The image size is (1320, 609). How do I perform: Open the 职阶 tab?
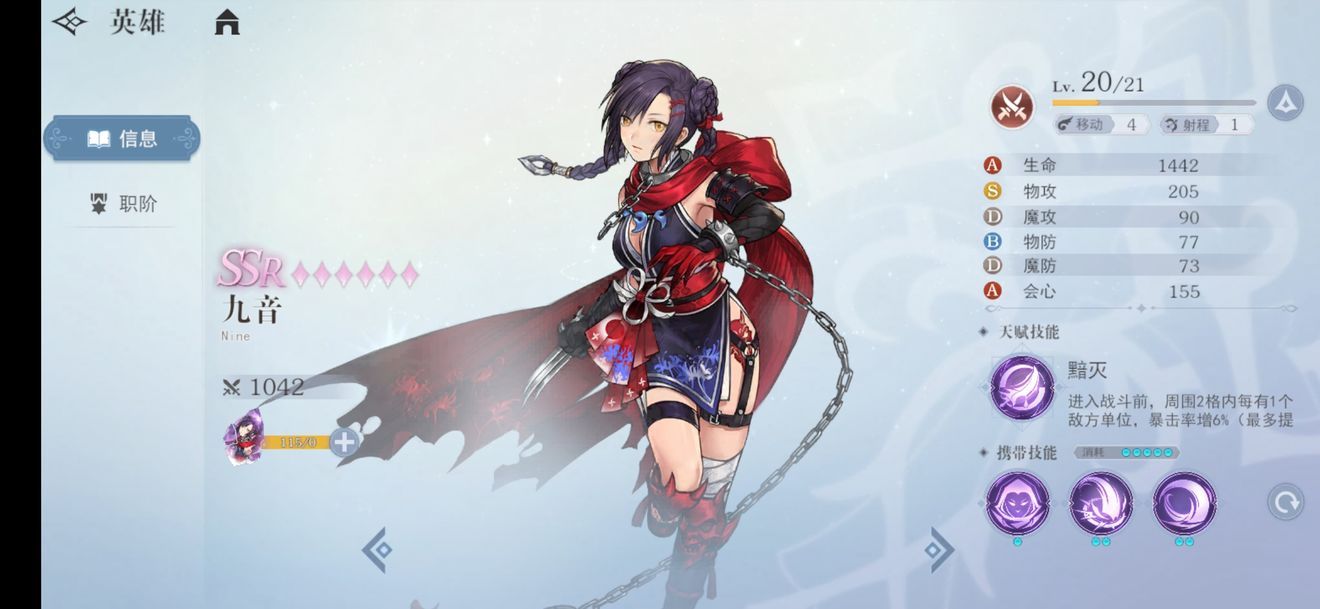click(x=124, y=204)
